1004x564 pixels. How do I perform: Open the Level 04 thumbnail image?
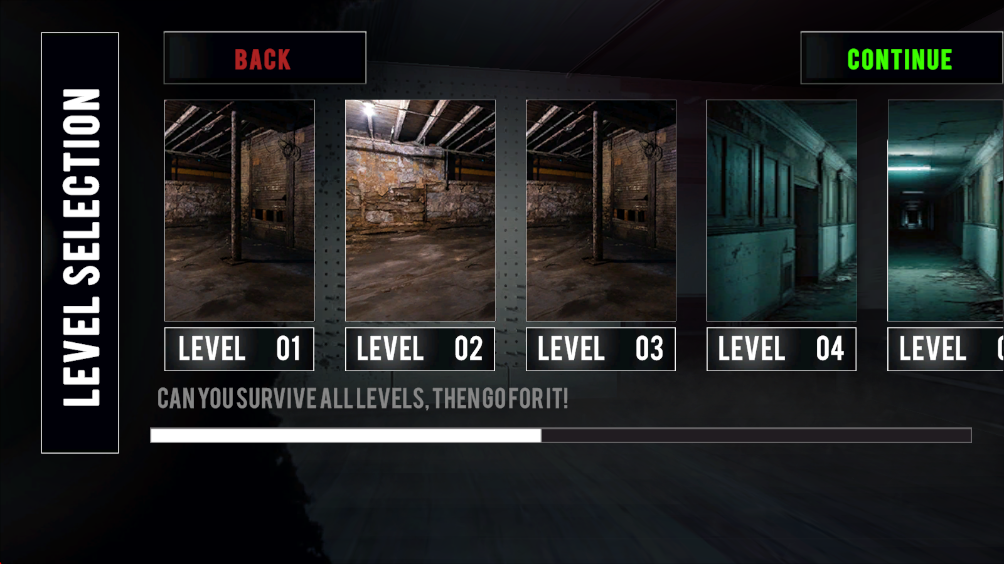[x=781, y=210]
